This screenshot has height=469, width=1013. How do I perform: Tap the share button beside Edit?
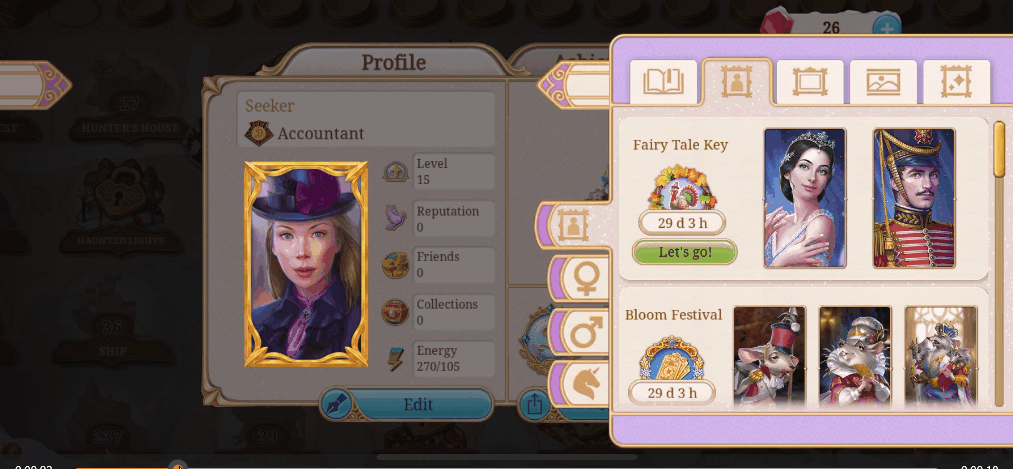tap(532, 405)
